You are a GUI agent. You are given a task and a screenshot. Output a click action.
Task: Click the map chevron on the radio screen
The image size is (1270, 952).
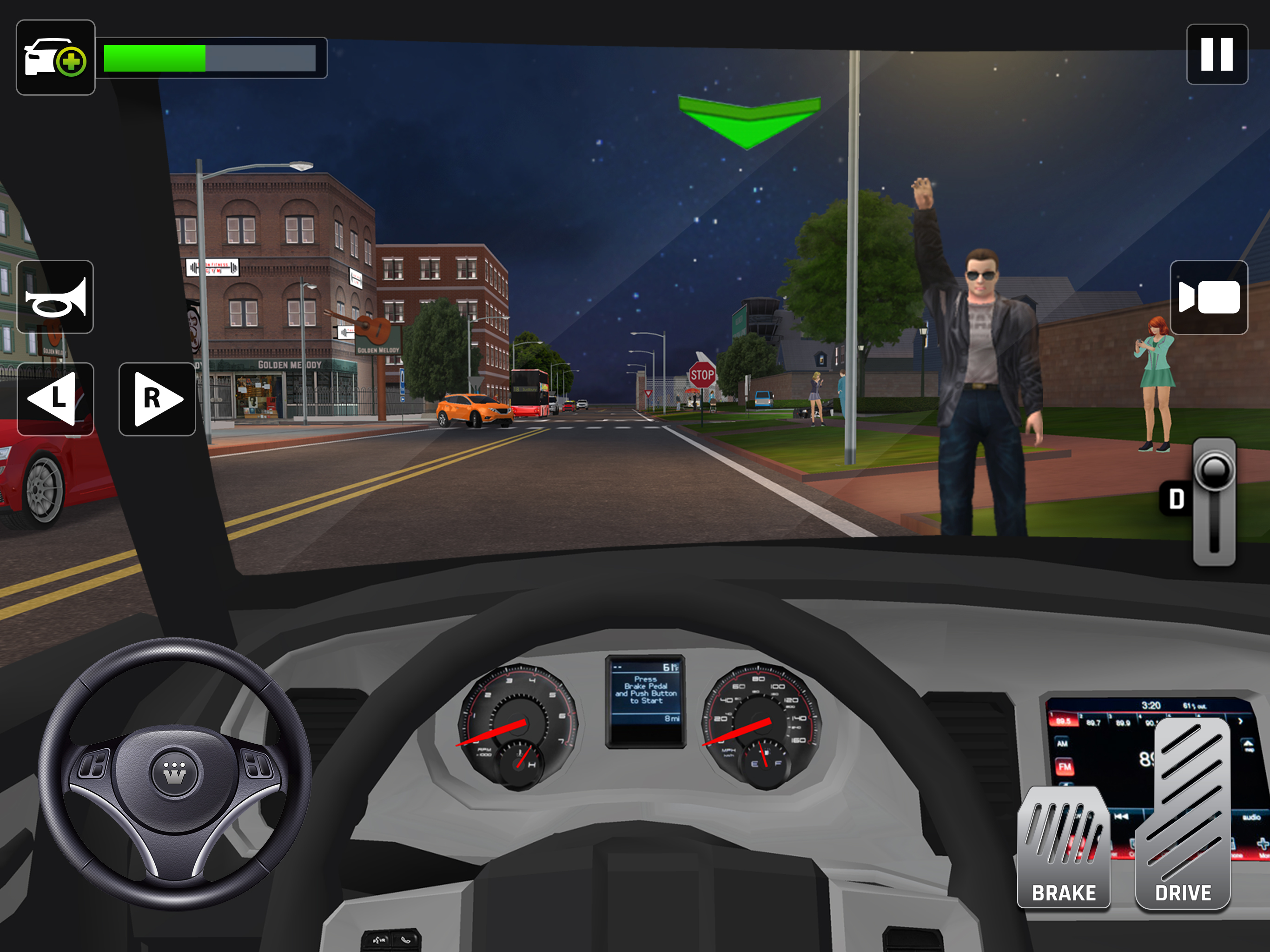(x=1248, y=745)
